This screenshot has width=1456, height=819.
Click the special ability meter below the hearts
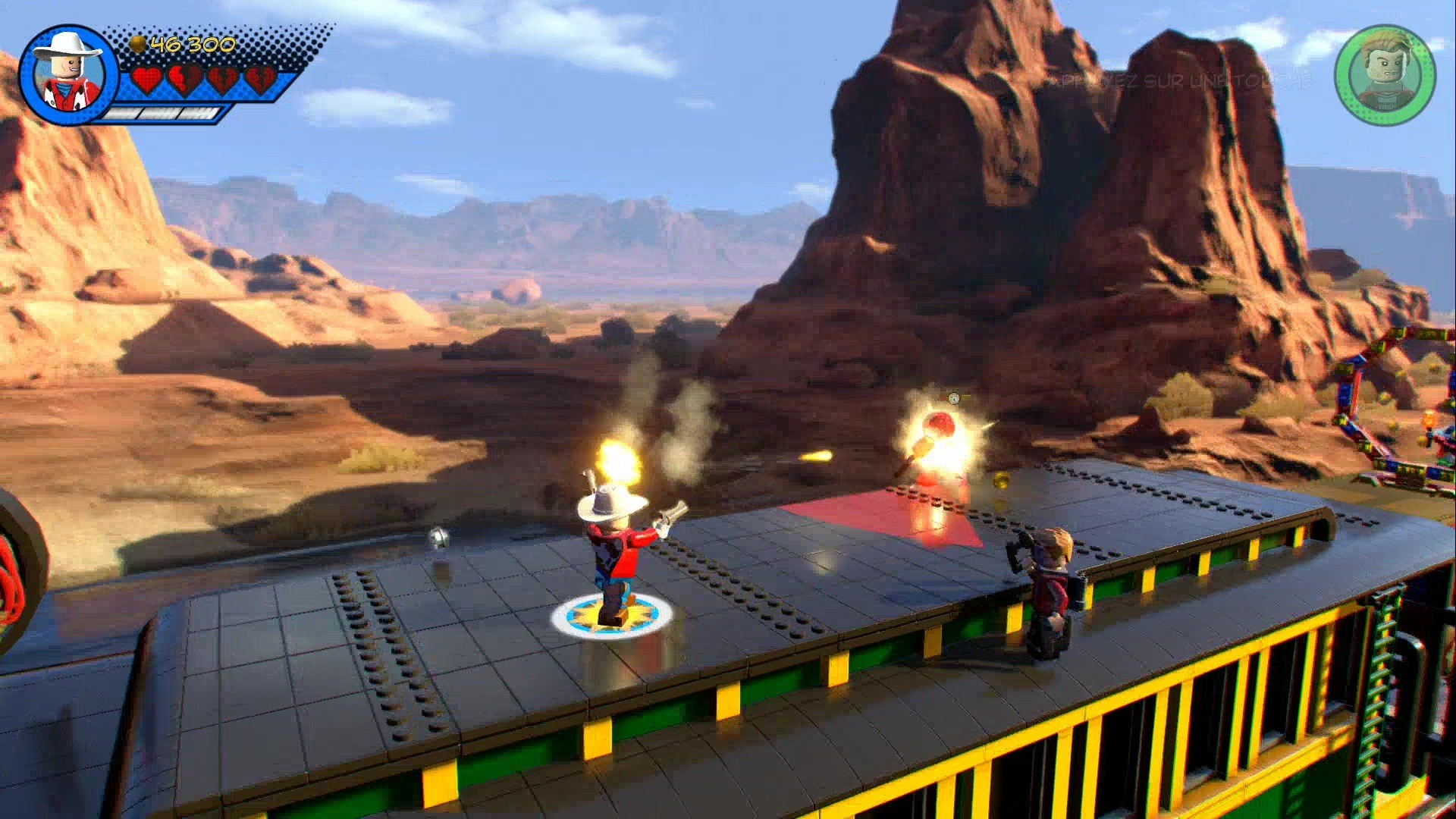(163, 115)
